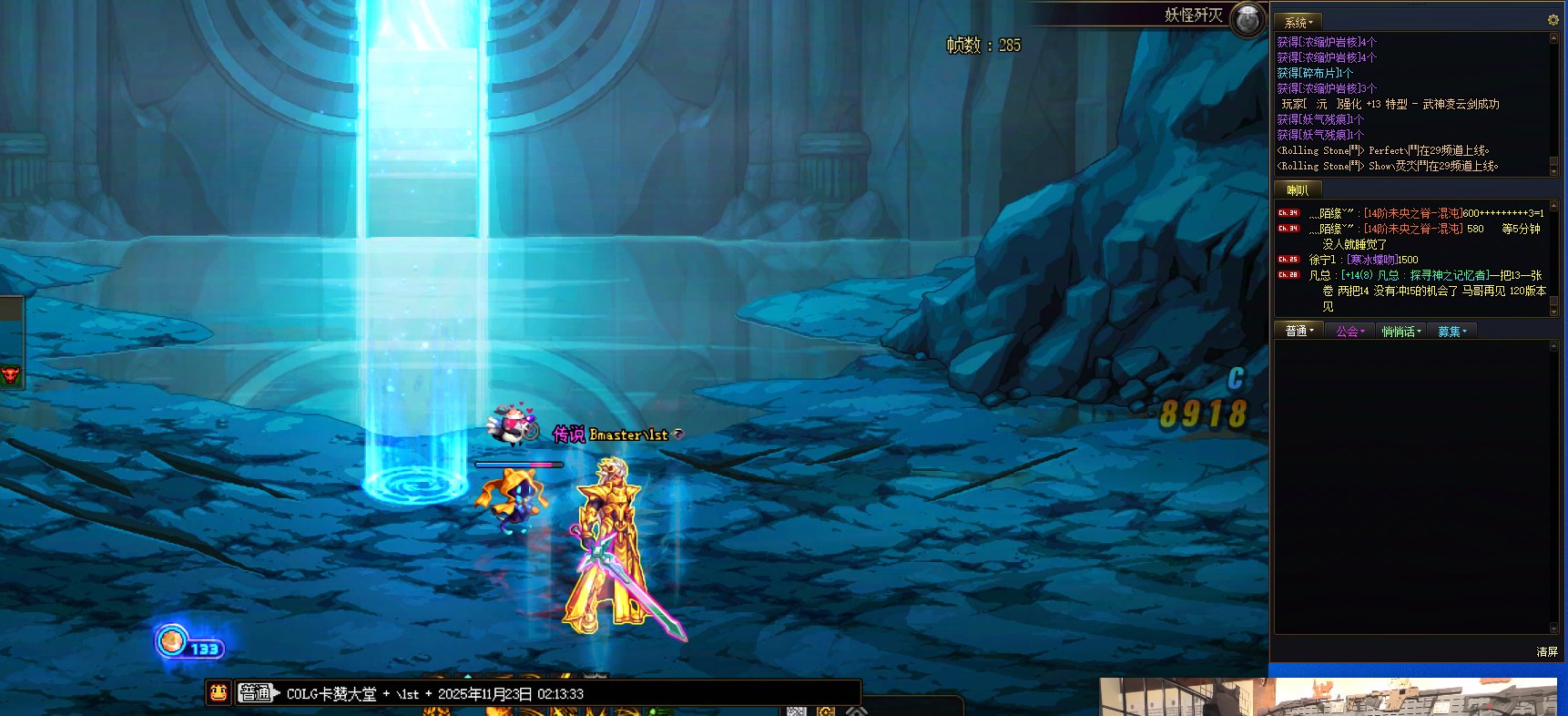Change the 普通 channel selector in chat input
The width and height of the screenshot is (1568, 716).
(259, 693)
